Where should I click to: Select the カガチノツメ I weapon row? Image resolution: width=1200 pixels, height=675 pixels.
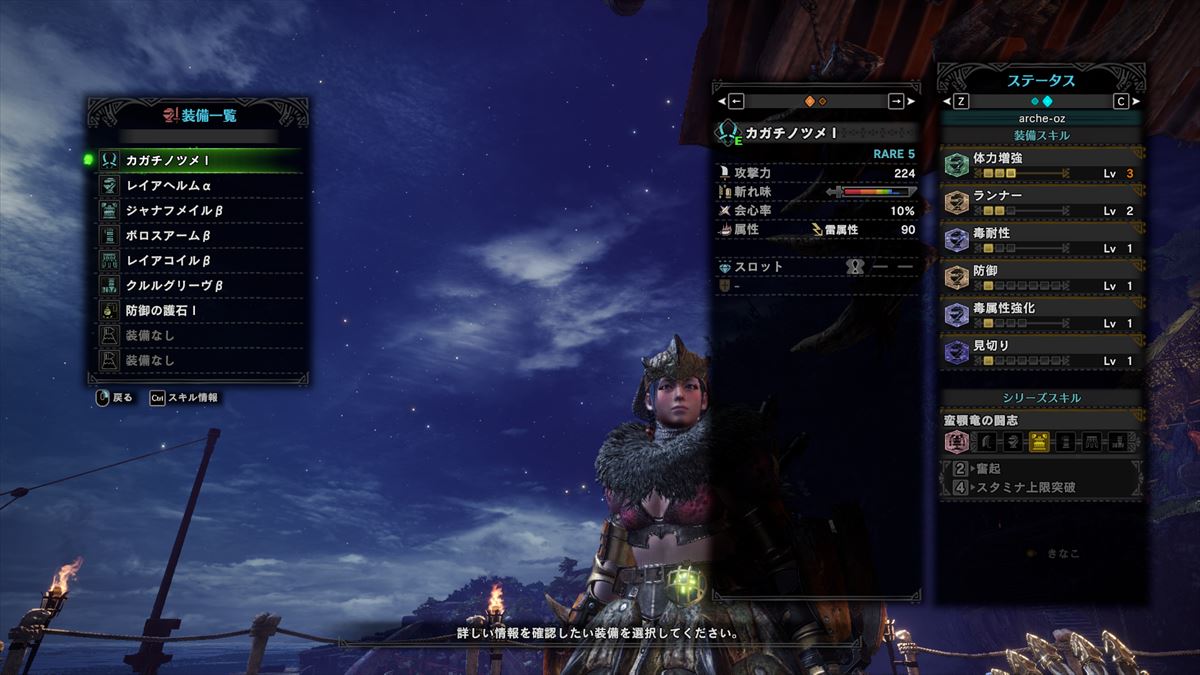[x=198, y=160]
